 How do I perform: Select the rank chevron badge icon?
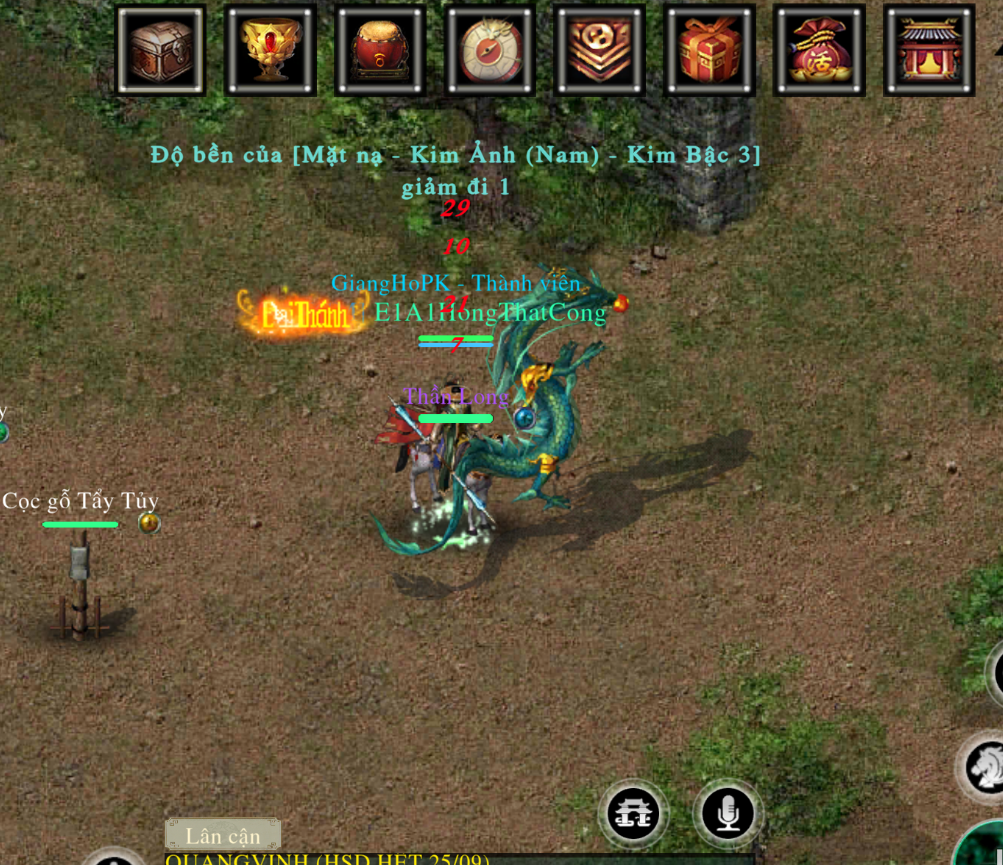(600, 50)
